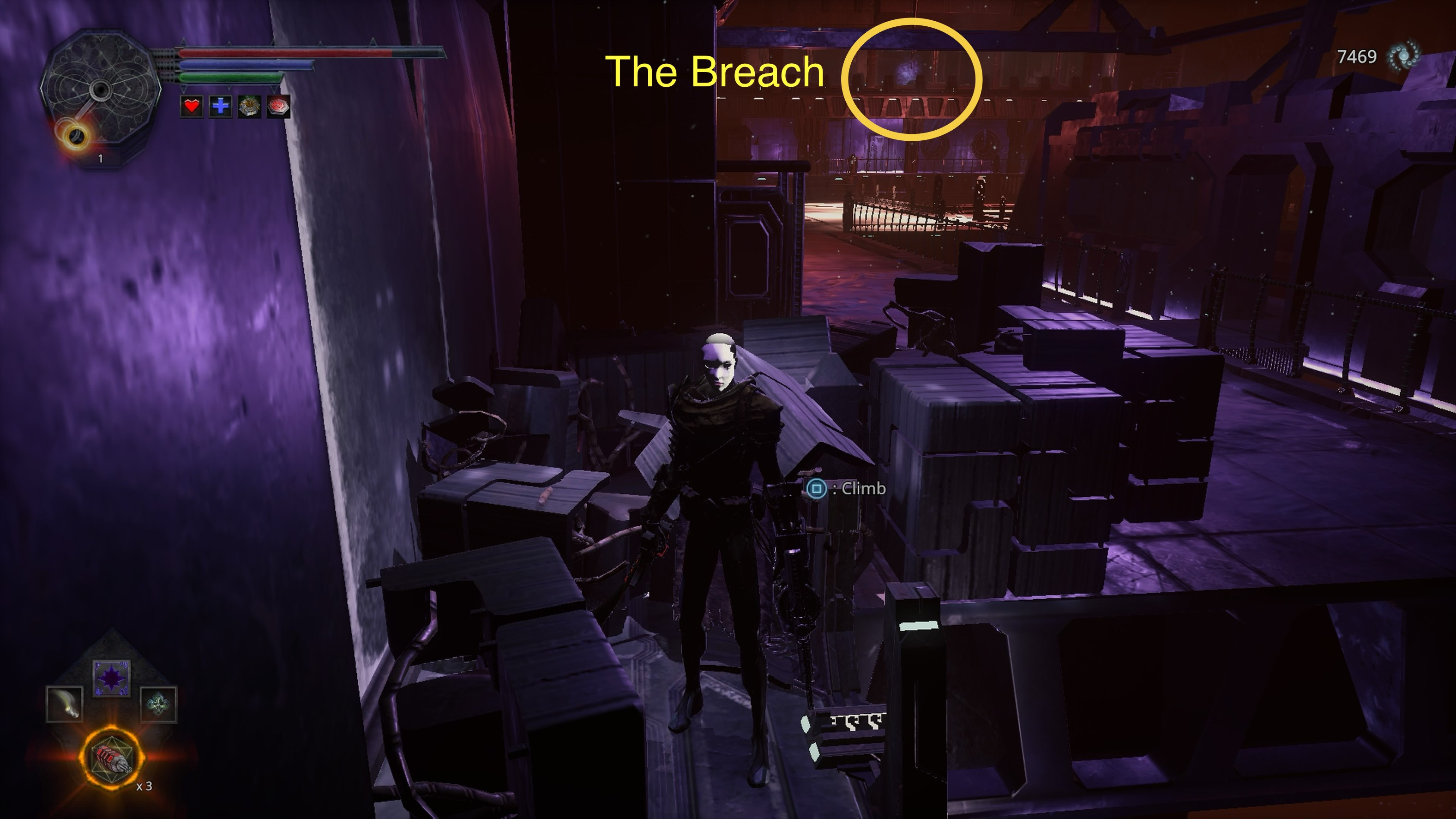The image size is (1456, 819).
Task: Select the red heart status icon
Action: point(192,106)
